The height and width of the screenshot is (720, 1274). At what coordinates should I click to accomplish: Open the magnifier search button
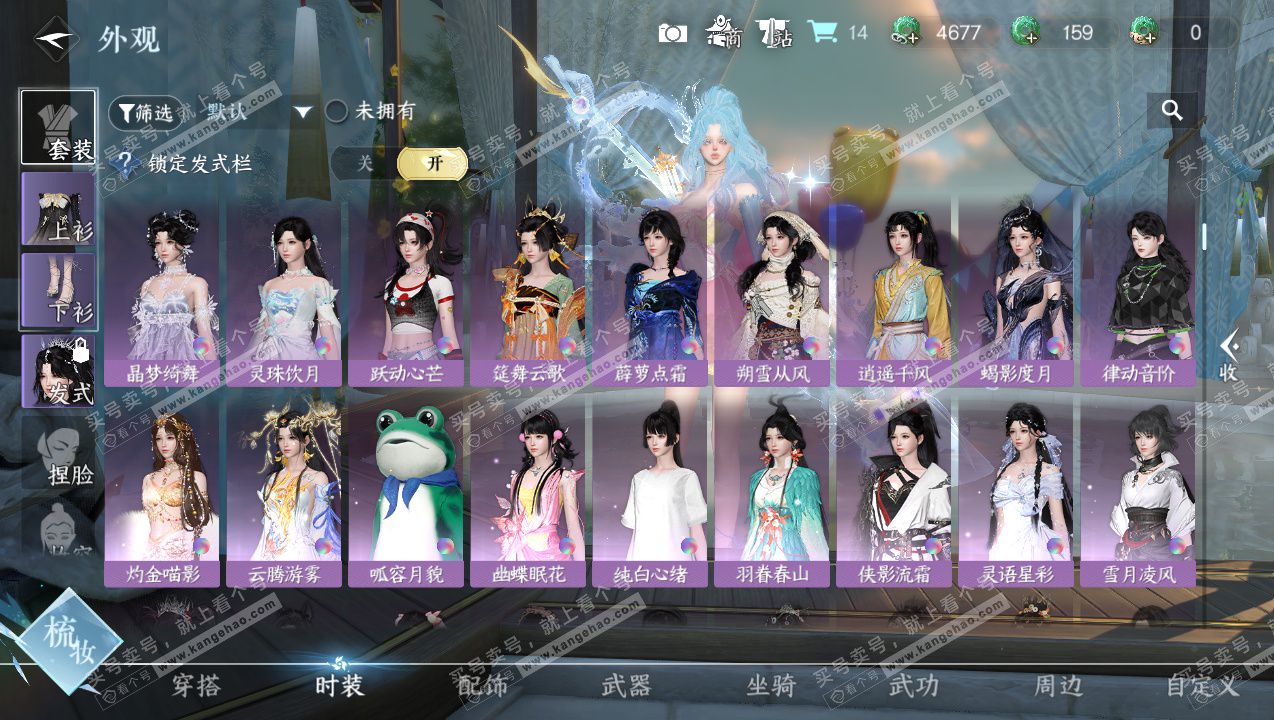click(1172, 111)
